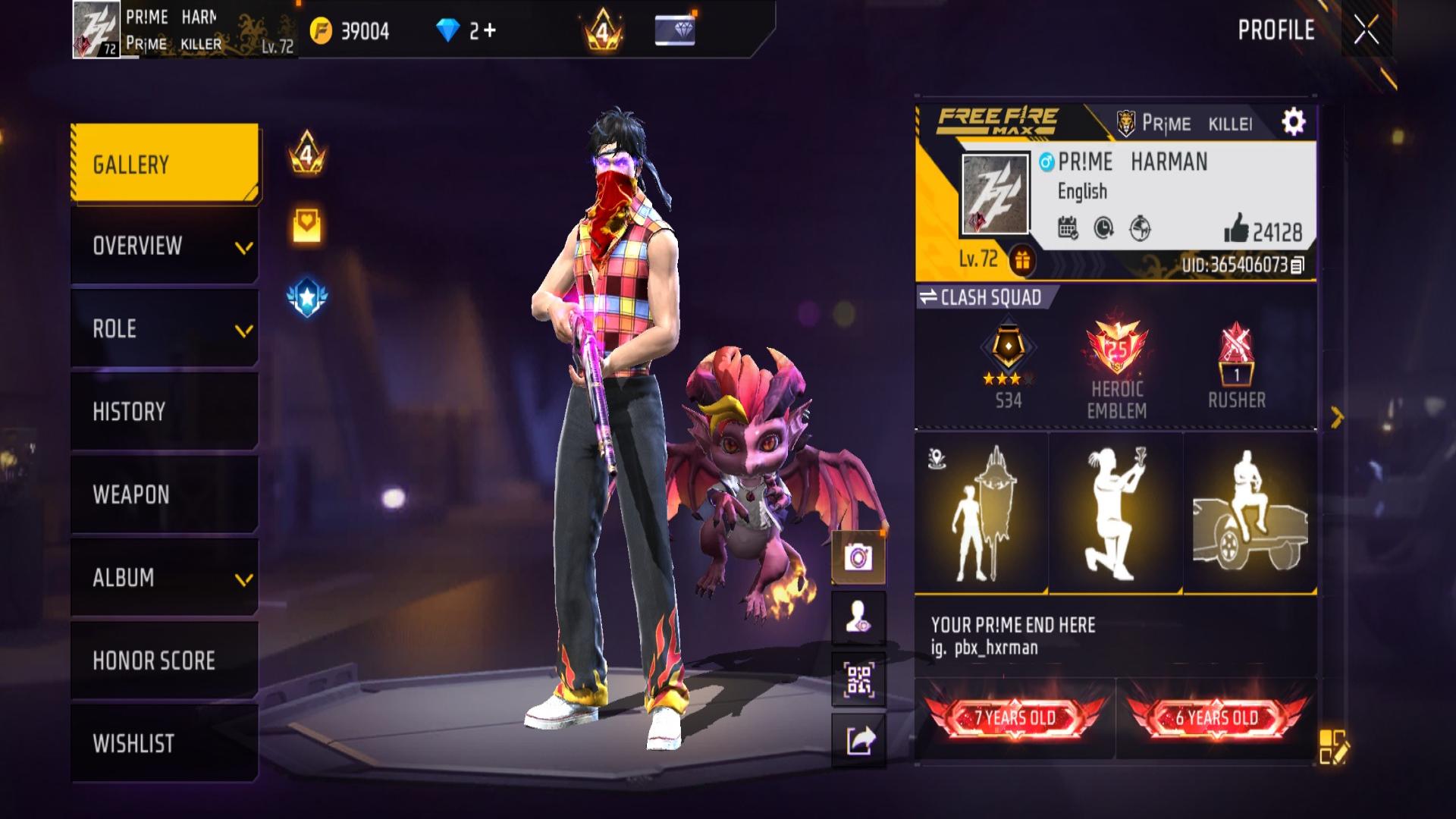Open the Wishlist tab
The height and width of the screenshot is (819, 1456).
(x=165, y=743)
